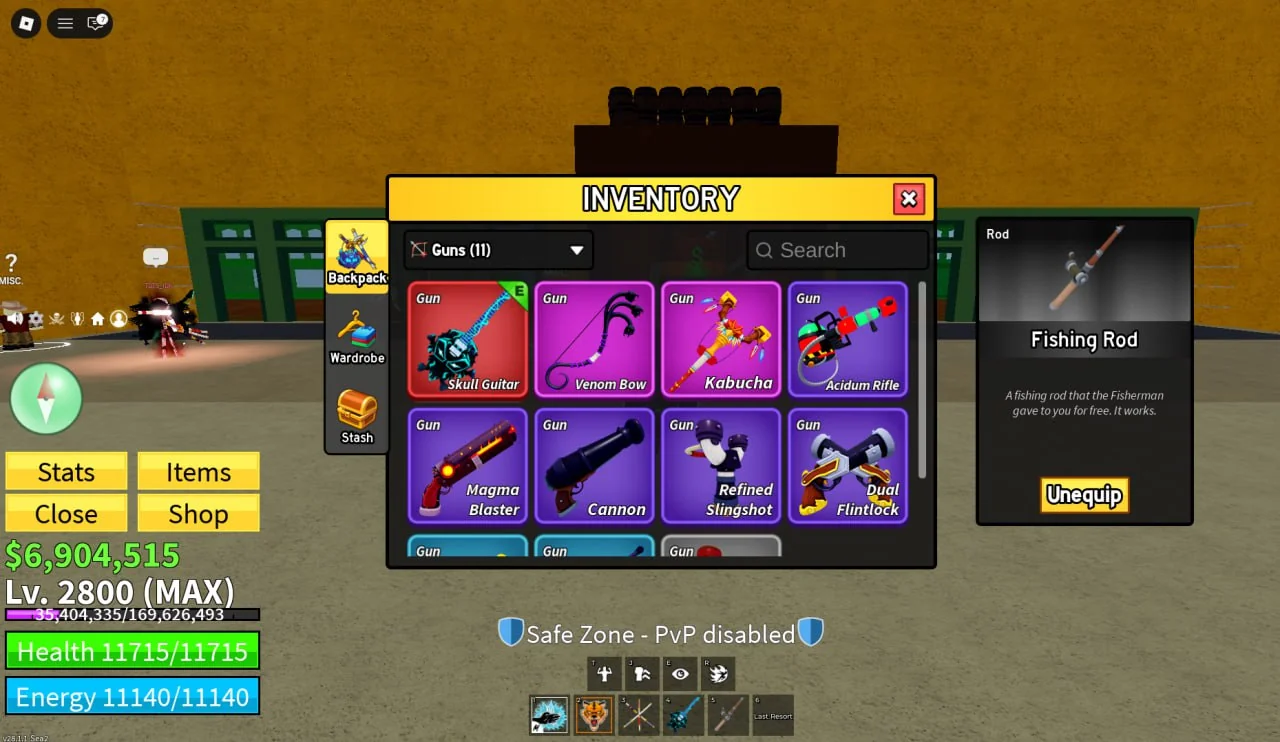Select the Cannon item

pos(595,466)
